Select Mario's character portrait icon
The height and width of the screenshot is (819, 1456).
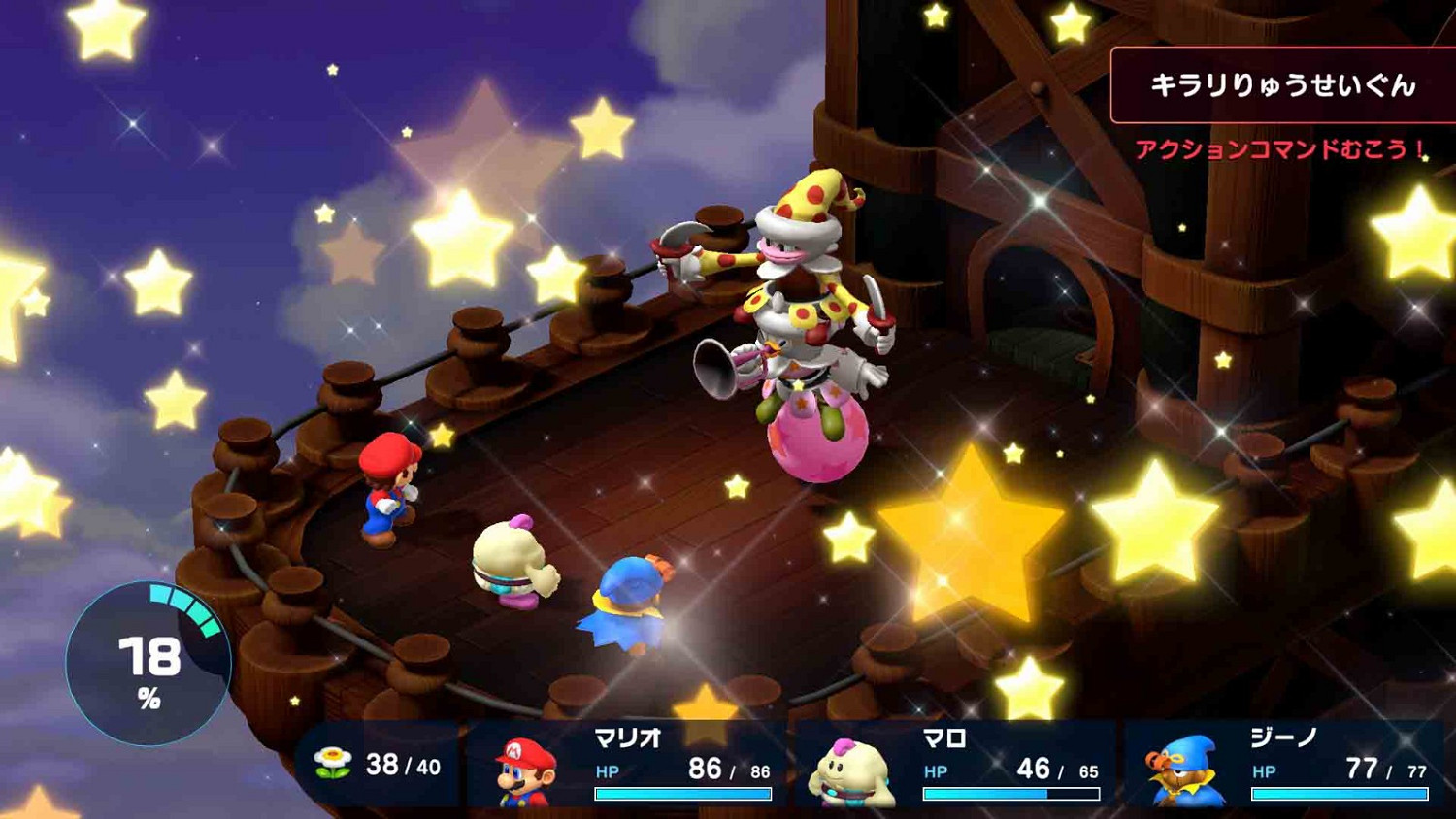click(524, 776)
